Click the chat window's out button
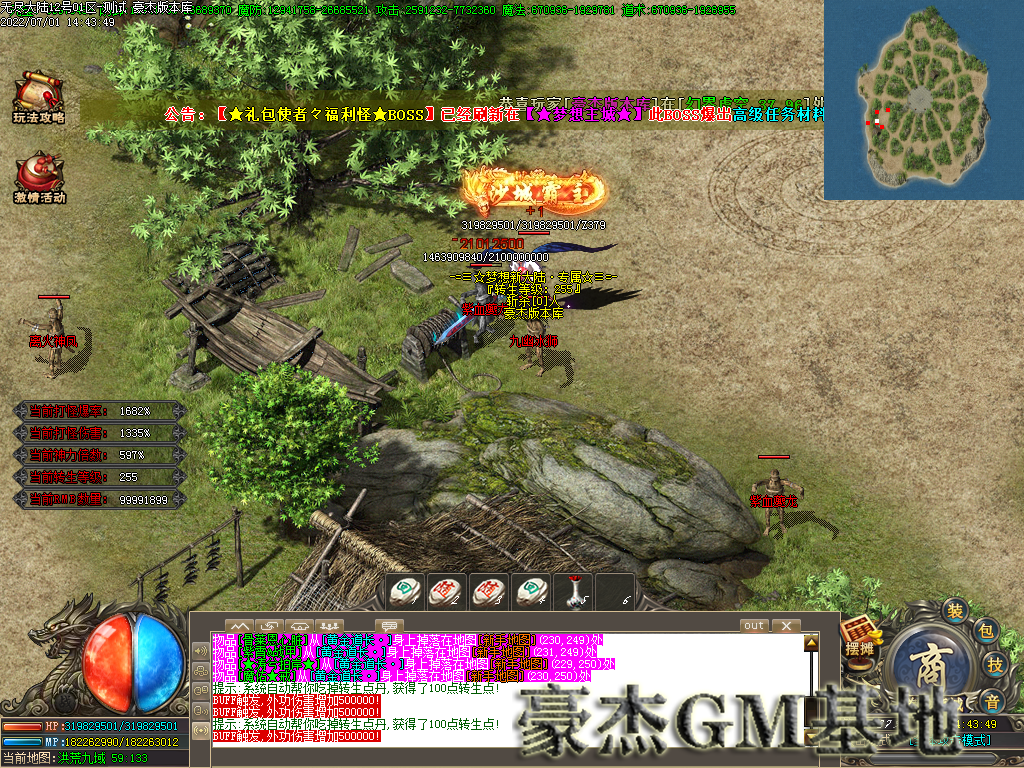This screenshot has height=768, width=1024. pyautogui.click(x=754, y=626)
